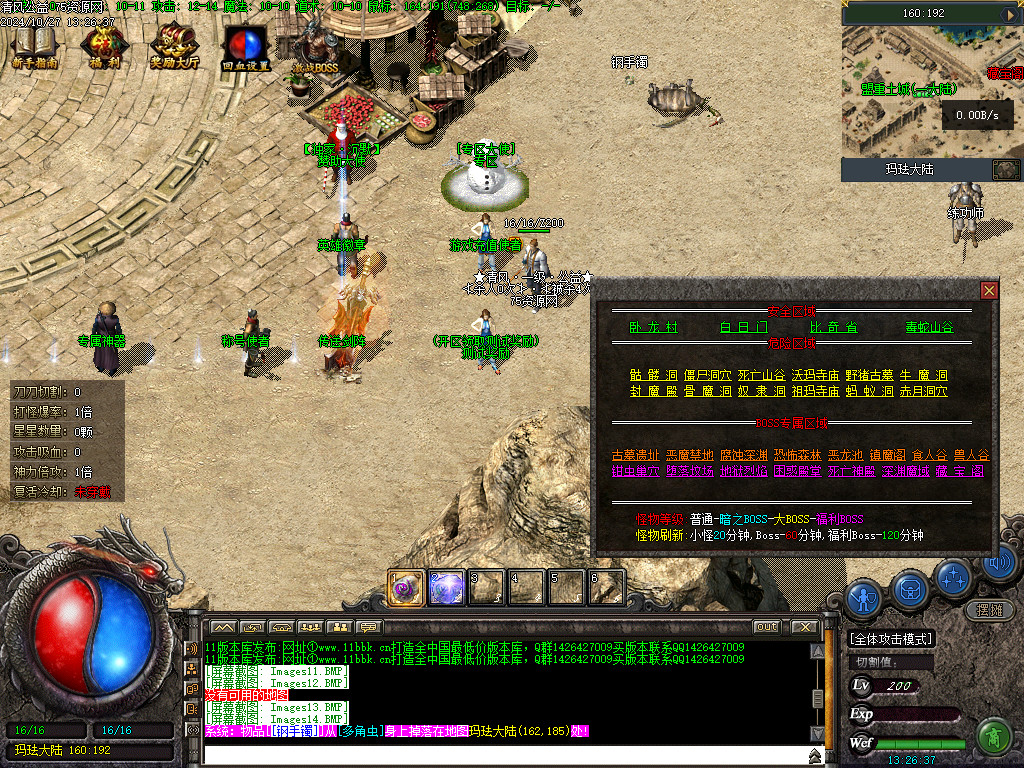The height and width of the screenshot is (768, 1024).
Task: Choose the 骷髅洞 dungeon link
Action: [653, 376]
